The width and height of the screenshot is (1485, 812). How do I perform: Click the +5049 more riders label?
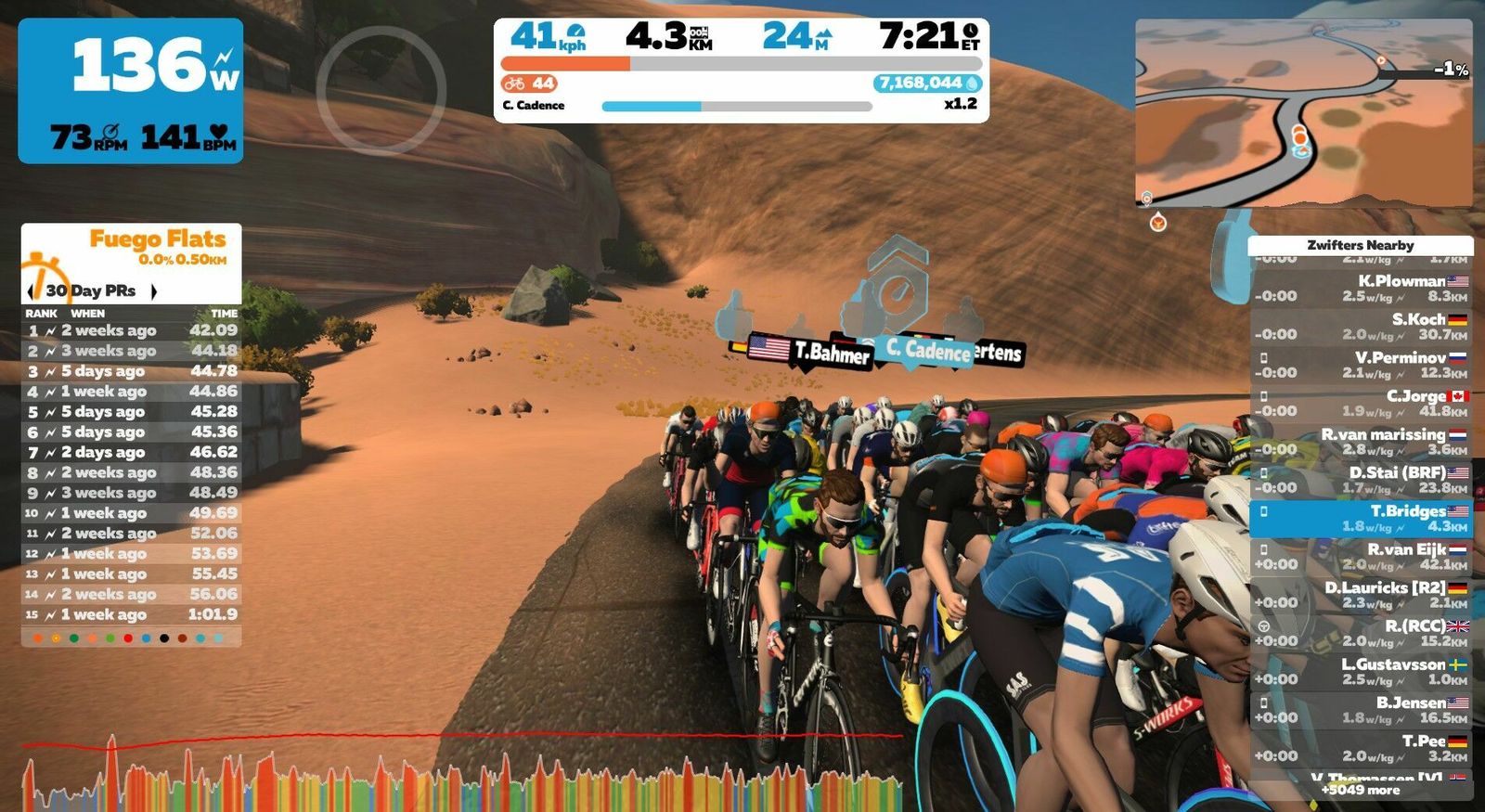point(1360,790)
